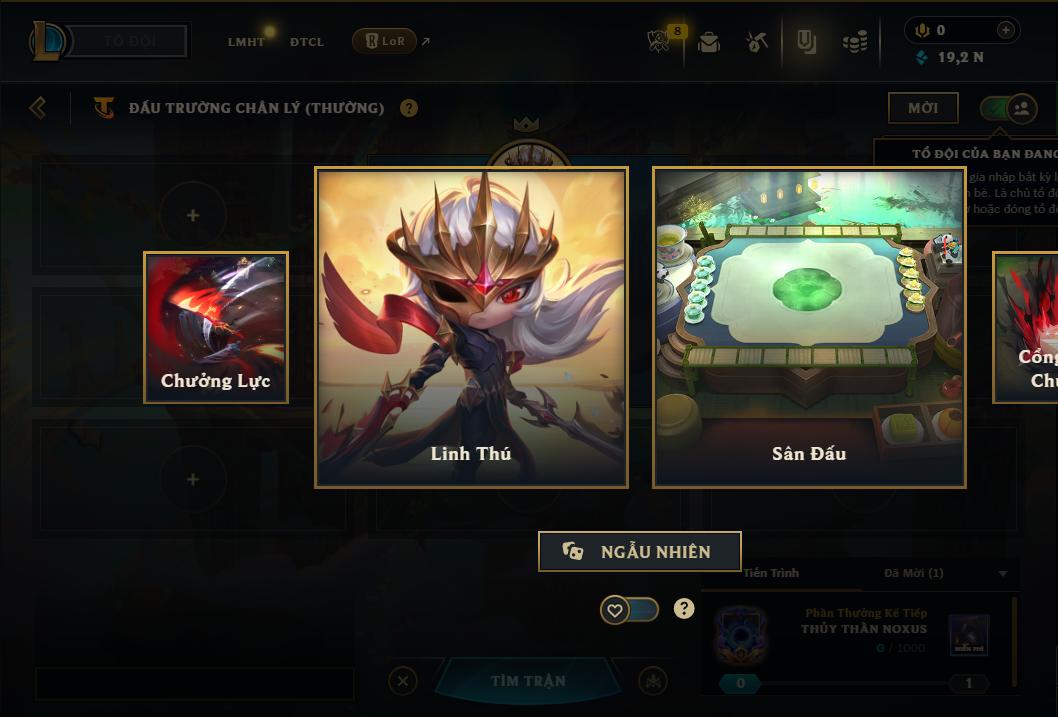Click the Tìm Trận find match button
1058x717 pixels.
coord(528,681)
